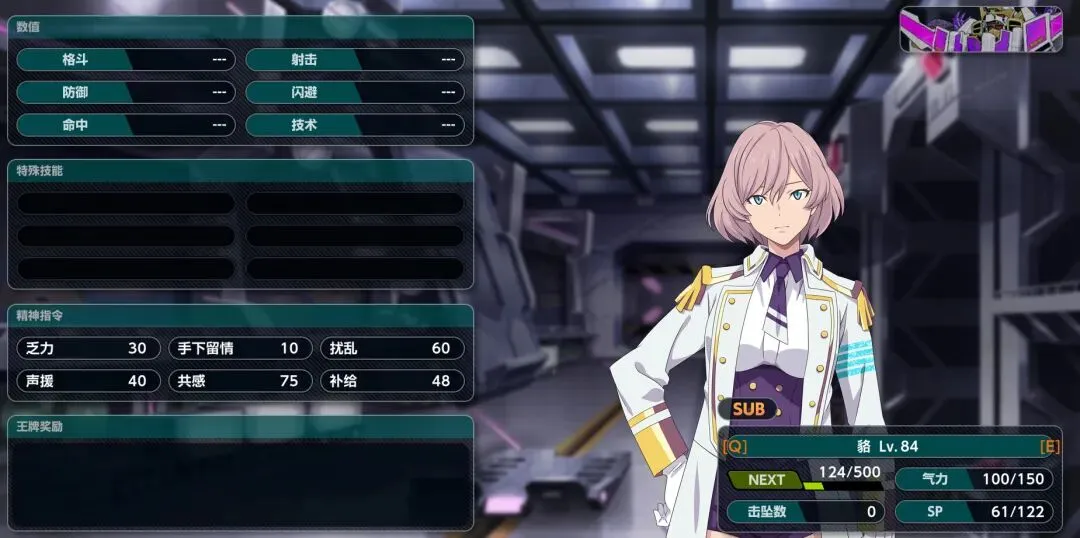
Task: Select the 乏力 spirit command
Action: coord(88,348)
